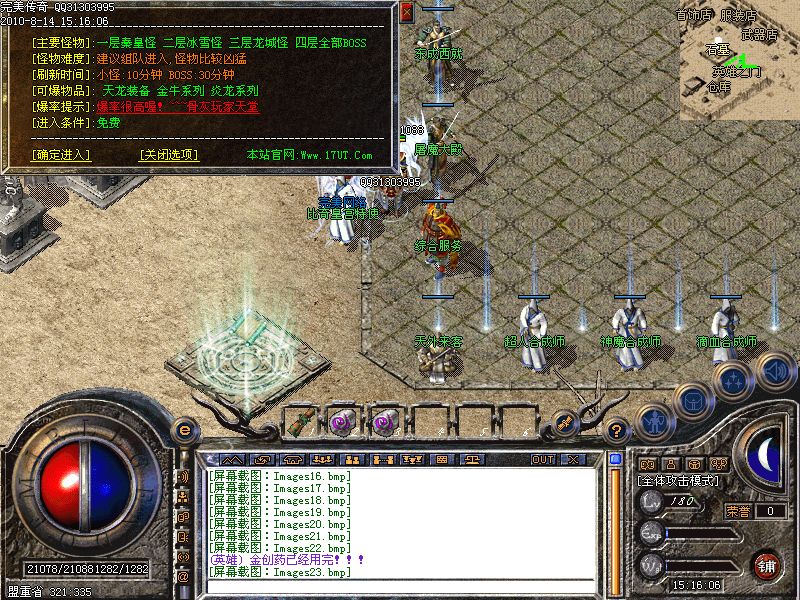This screenshot has height=600, width=800.
Task: Click the crossed tools icon right of hotbar
Action: (565, 423)
